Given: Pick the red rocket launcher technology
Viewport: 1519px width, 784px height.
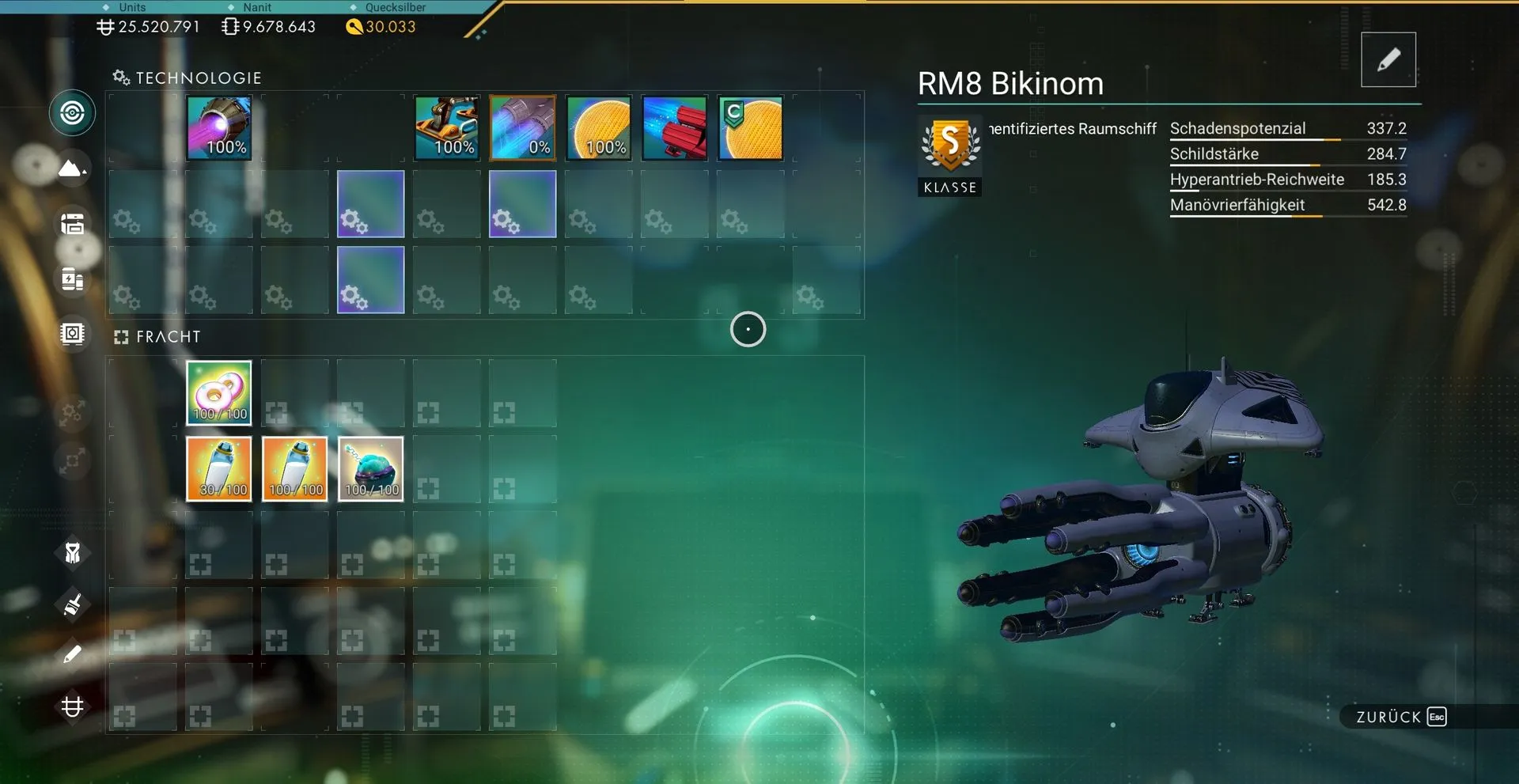Looking at the screenshot, I should point(675,128).
